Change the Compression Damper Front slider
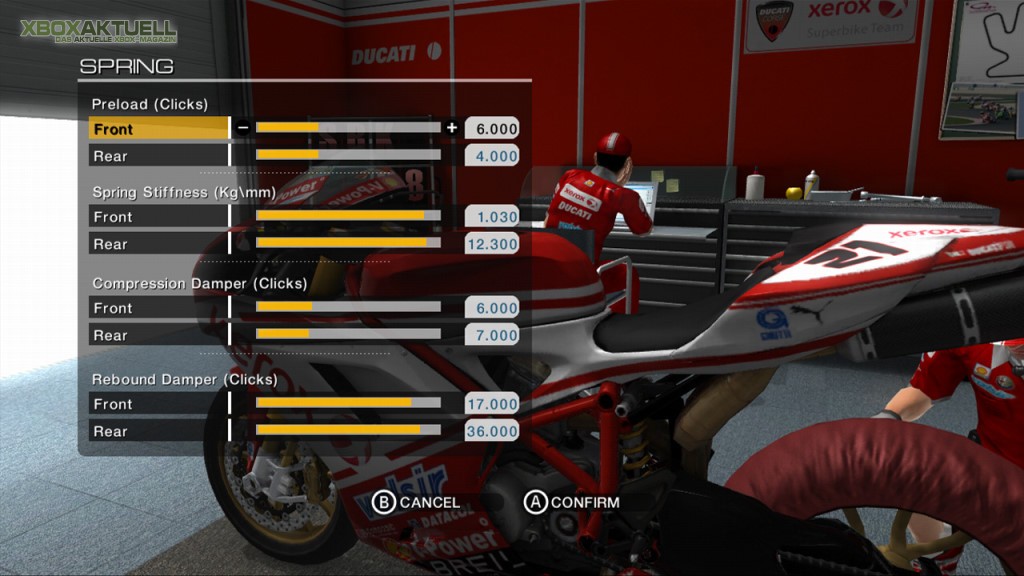The width and height of the screenshot is (1024, 576). (x=348, y=307)
